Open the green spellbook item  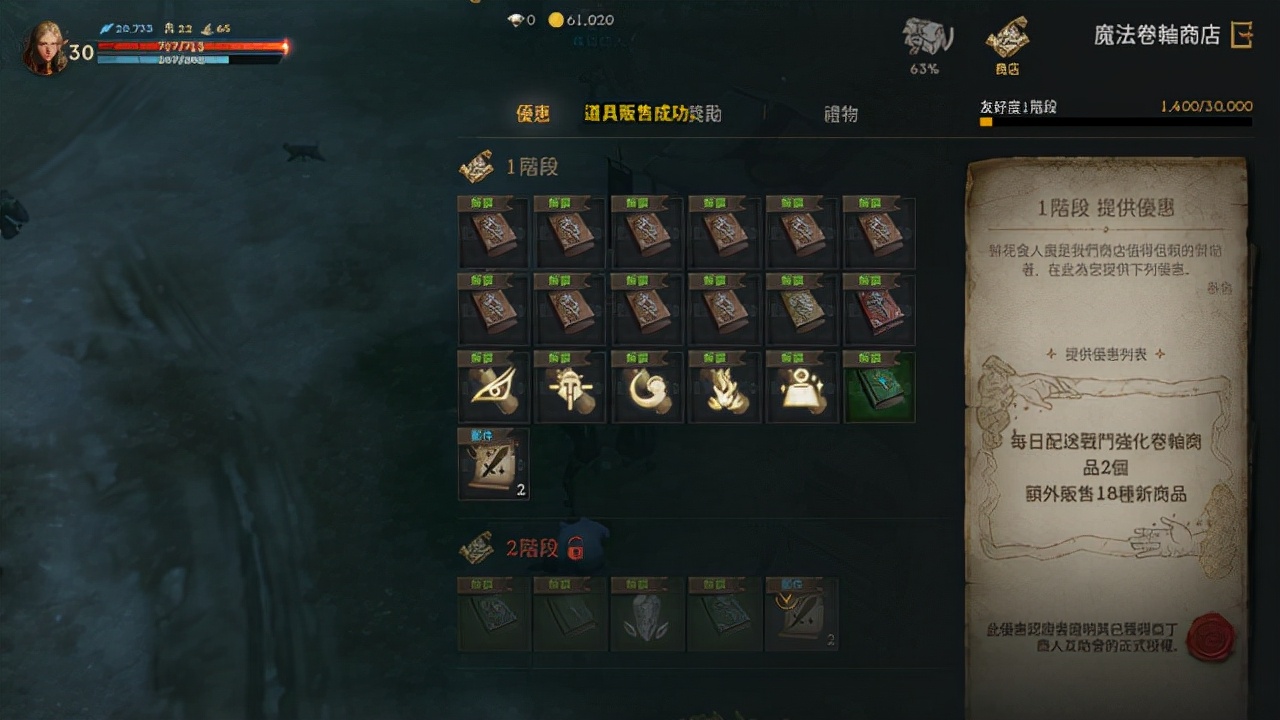tap(879, 390)
